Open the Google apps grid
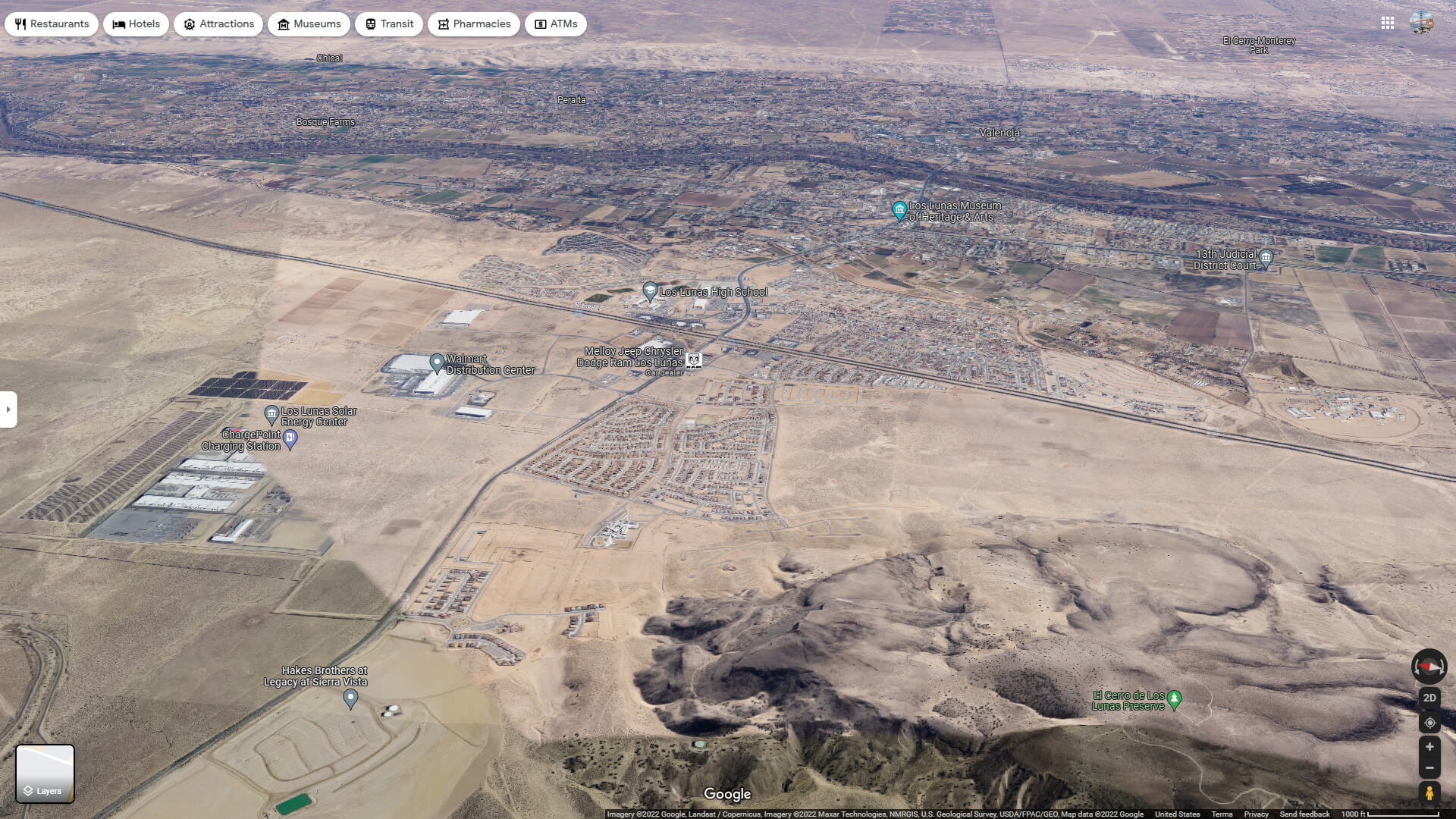 (x=1389, y=24)
